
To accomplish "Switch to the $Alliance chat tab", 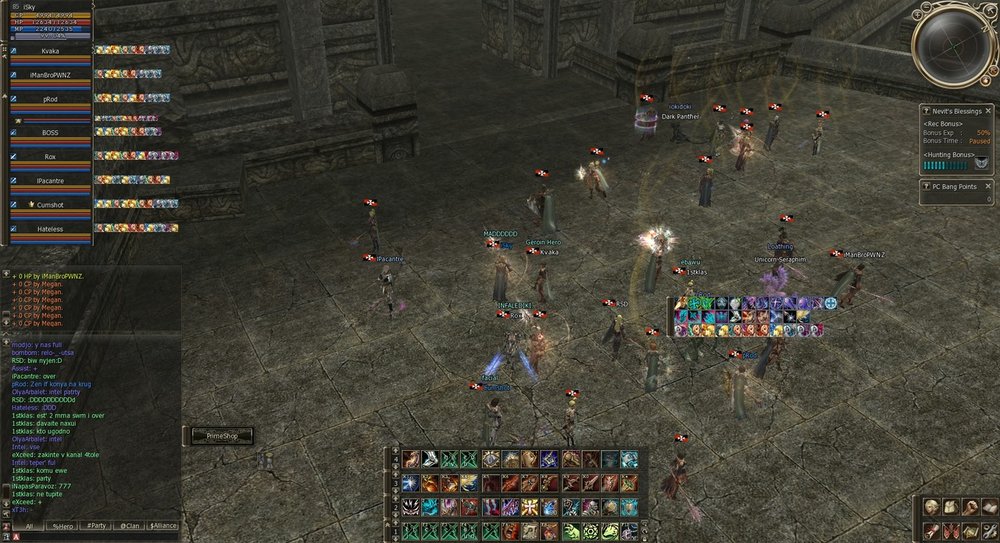I will [161, 525].
